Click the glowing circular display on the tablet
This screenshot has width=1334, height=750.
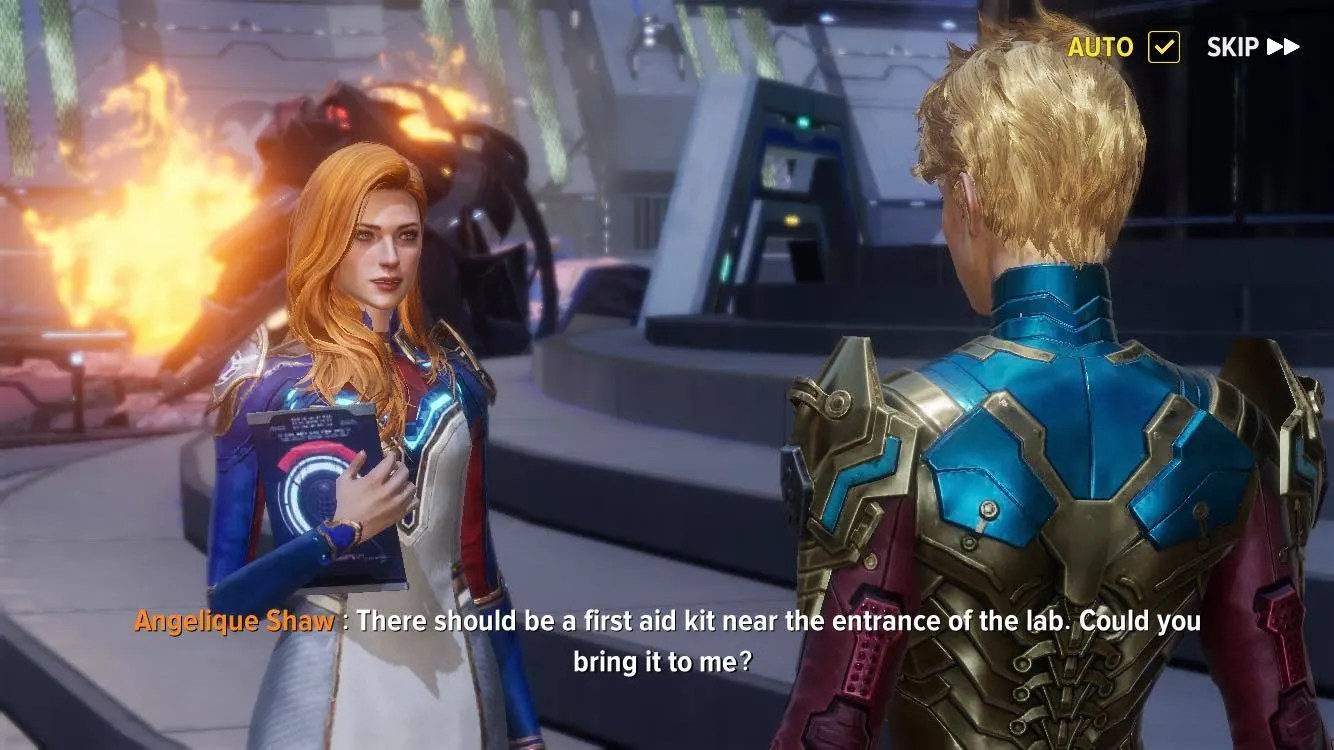click(x=318, y=490)
